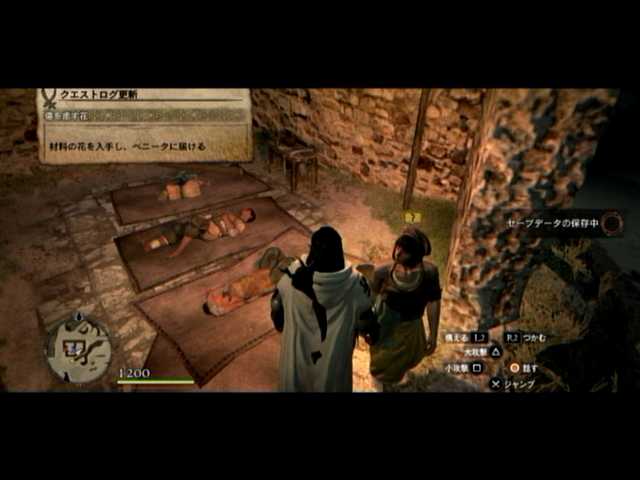
Task: Click the circular minimap
Action: pyautogui.click(x=79, y=347)
